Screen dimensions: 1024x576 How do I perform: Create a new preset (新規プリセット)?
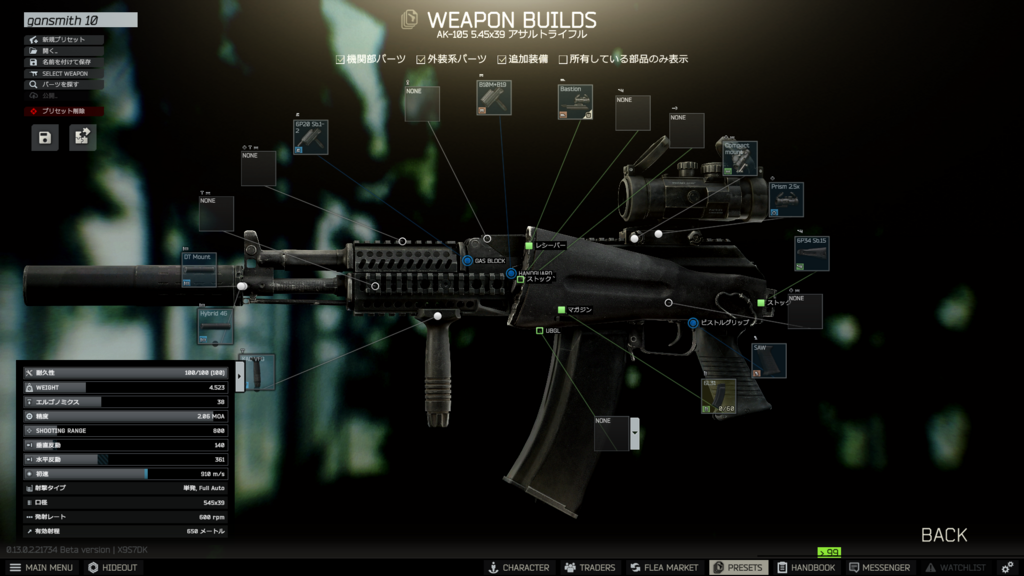(x=63, y=40)
